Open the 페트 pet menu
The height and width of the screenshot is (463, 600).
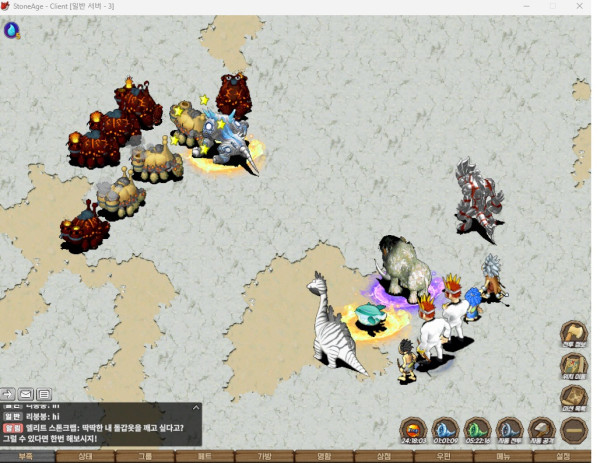(x=205, y=456)
